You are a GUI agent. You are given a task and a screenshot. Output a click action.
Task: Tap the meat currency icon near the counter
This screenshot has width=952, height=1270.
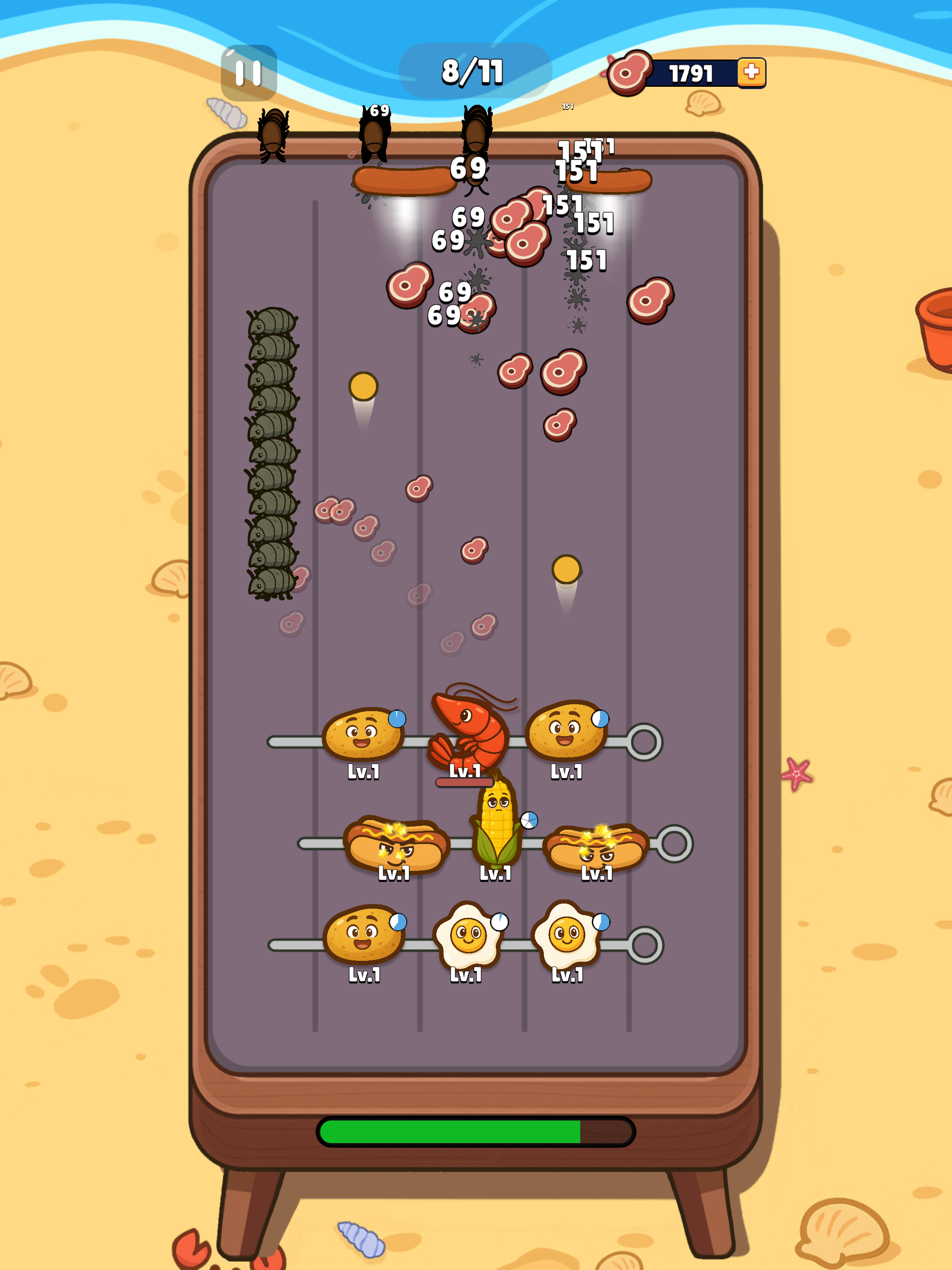[x=630, y=72]
